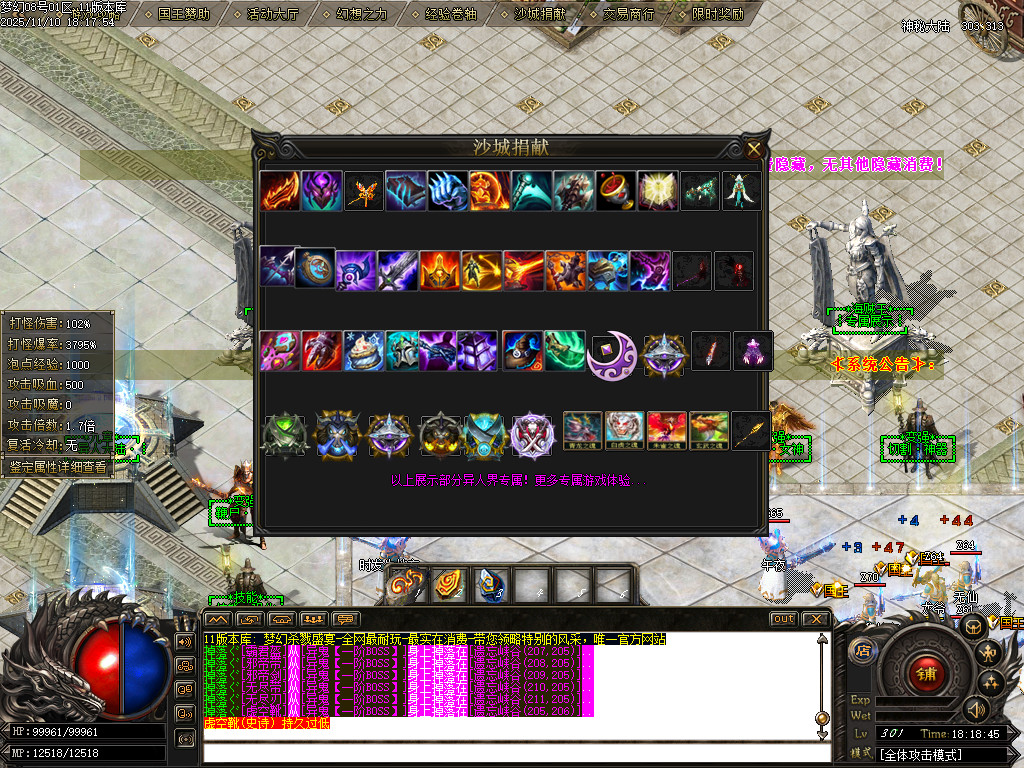Toggle the sound speaker button
1024x768 pixels.
pos(977,709)
